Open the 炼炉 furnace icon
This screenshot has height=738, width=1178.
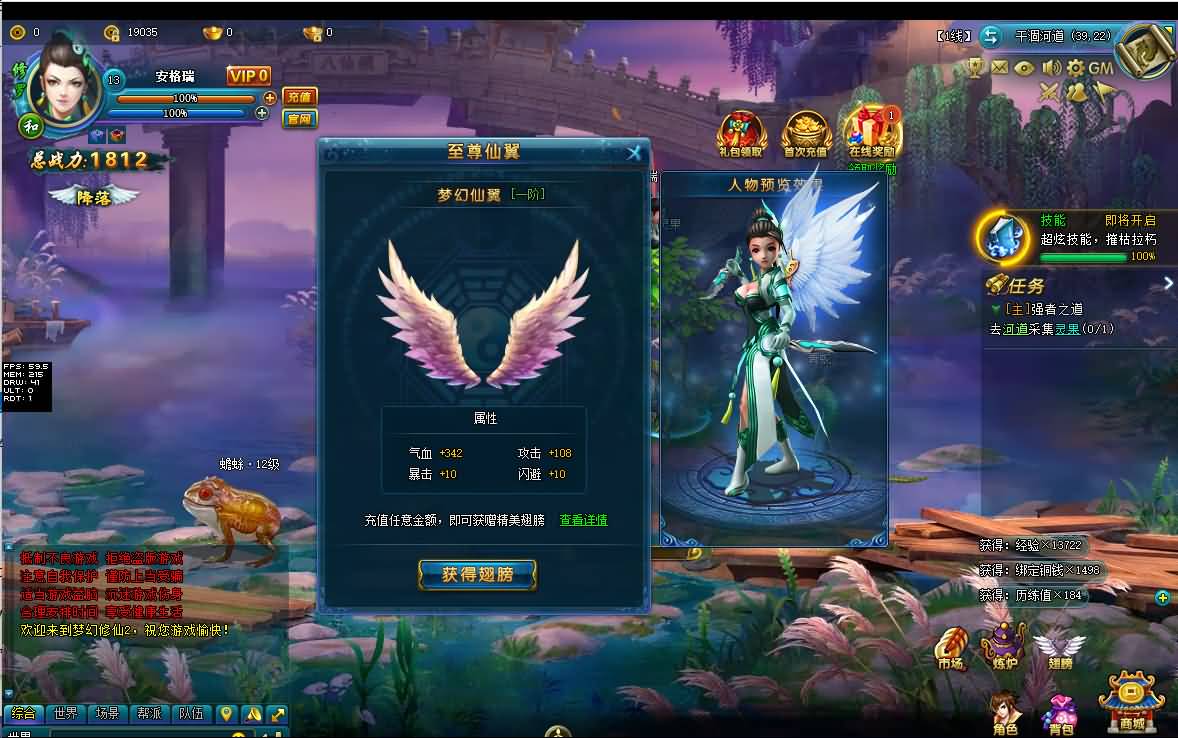(x=1003, y=646)
